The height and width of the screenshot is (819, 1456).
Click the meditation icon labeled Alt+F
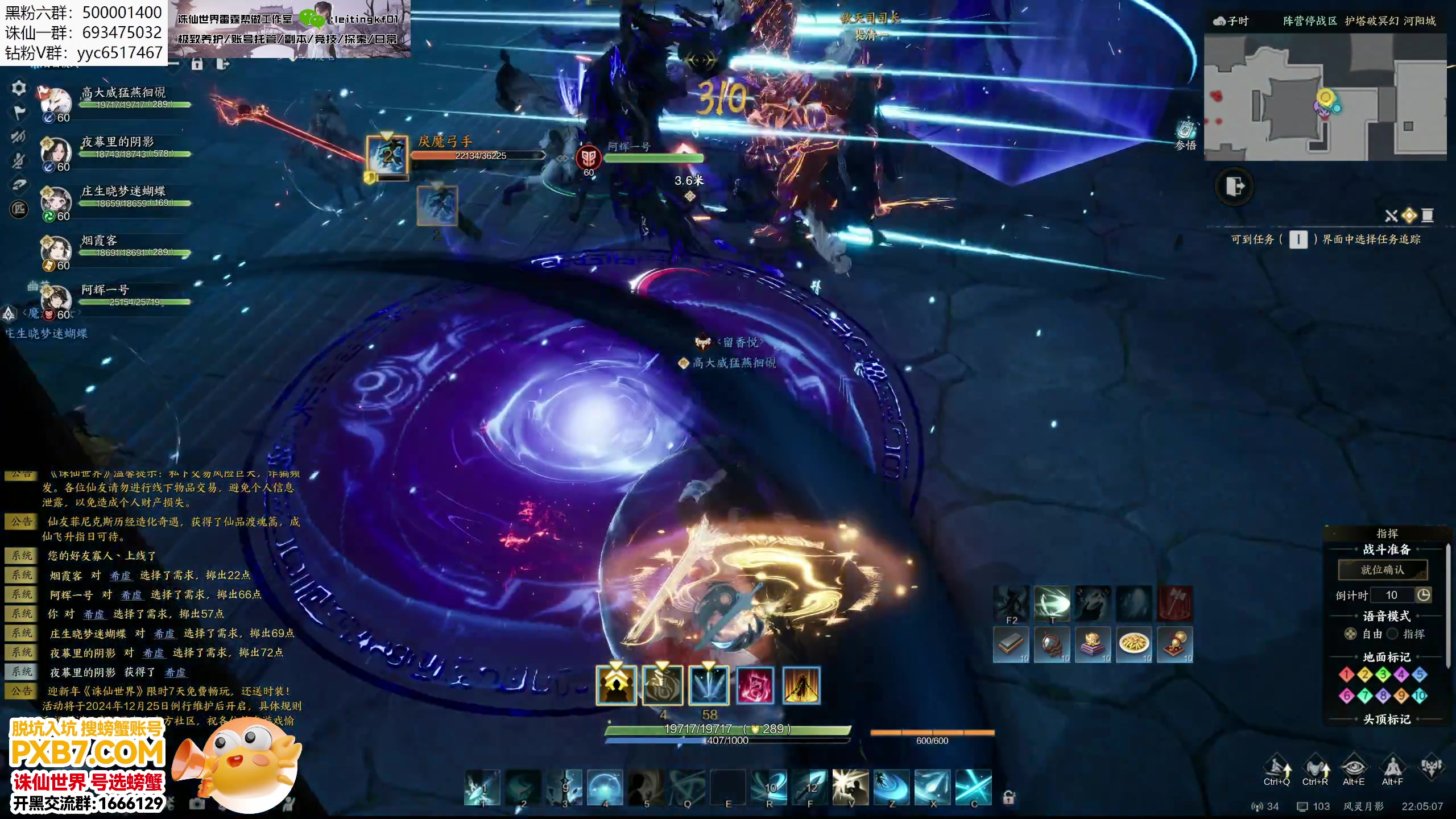point(1392,768)
